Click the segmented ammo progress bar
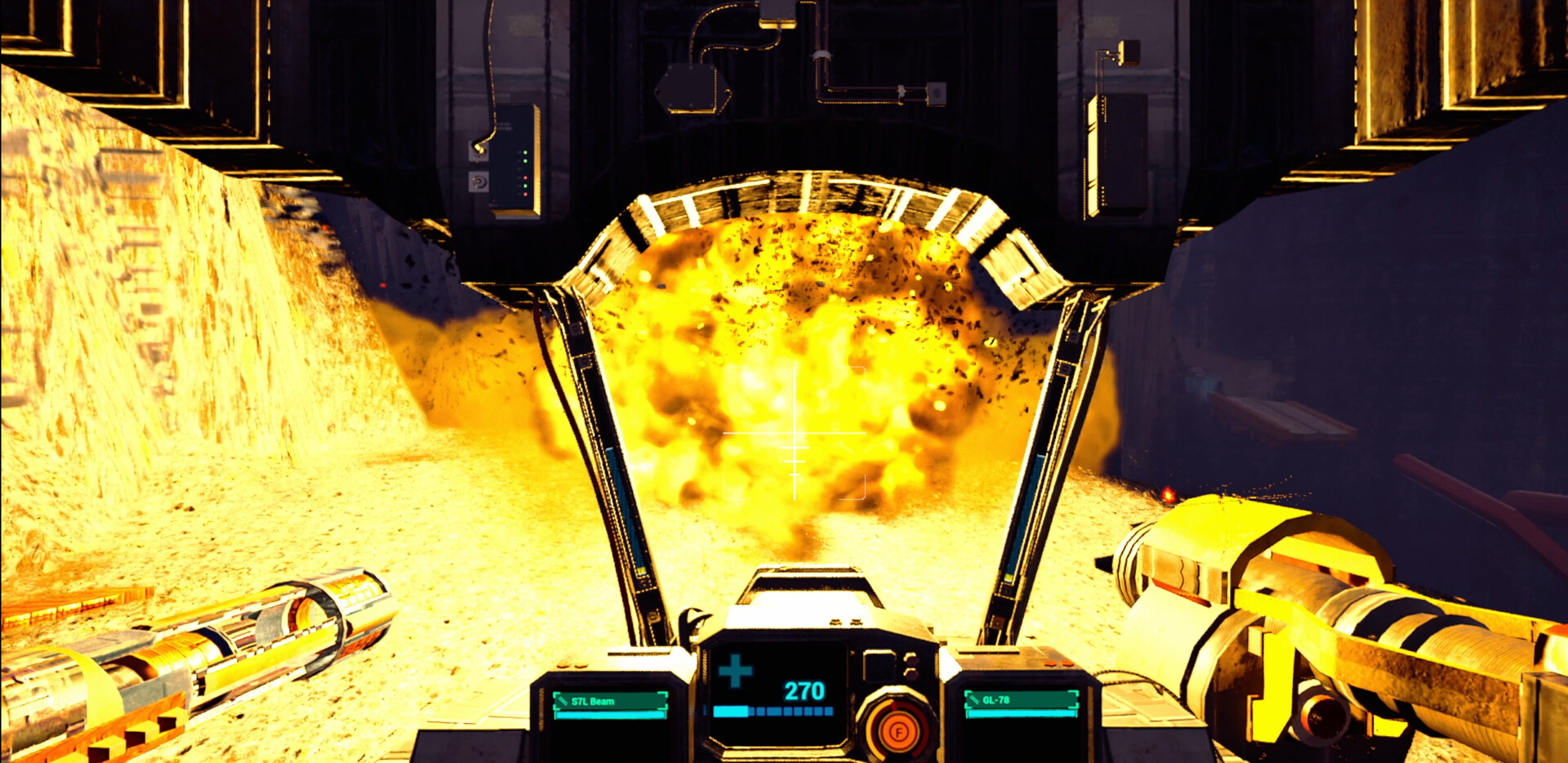 click(774, 712)
